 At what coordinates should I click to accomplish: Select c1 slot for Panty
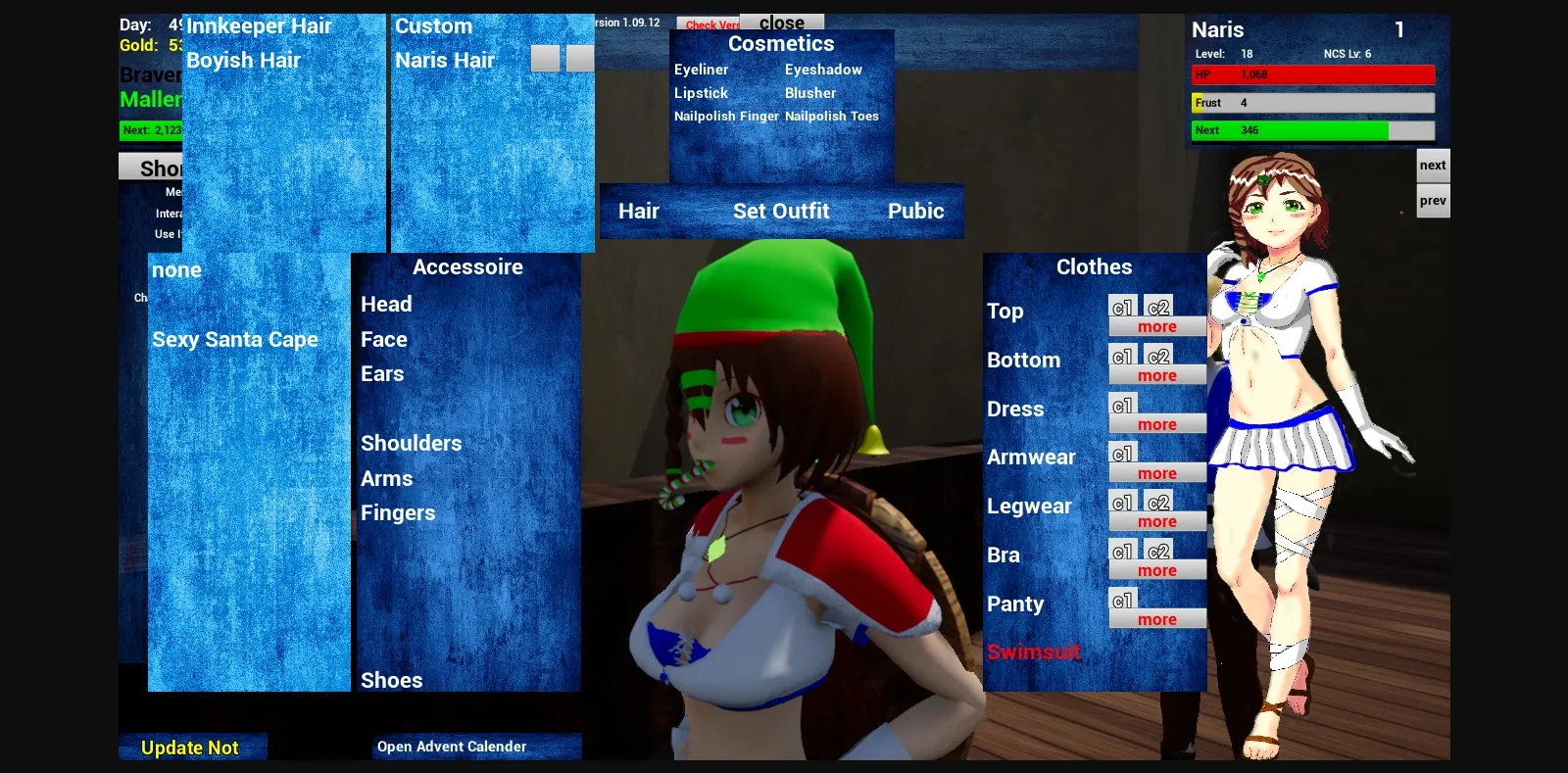pos(1121,600)
